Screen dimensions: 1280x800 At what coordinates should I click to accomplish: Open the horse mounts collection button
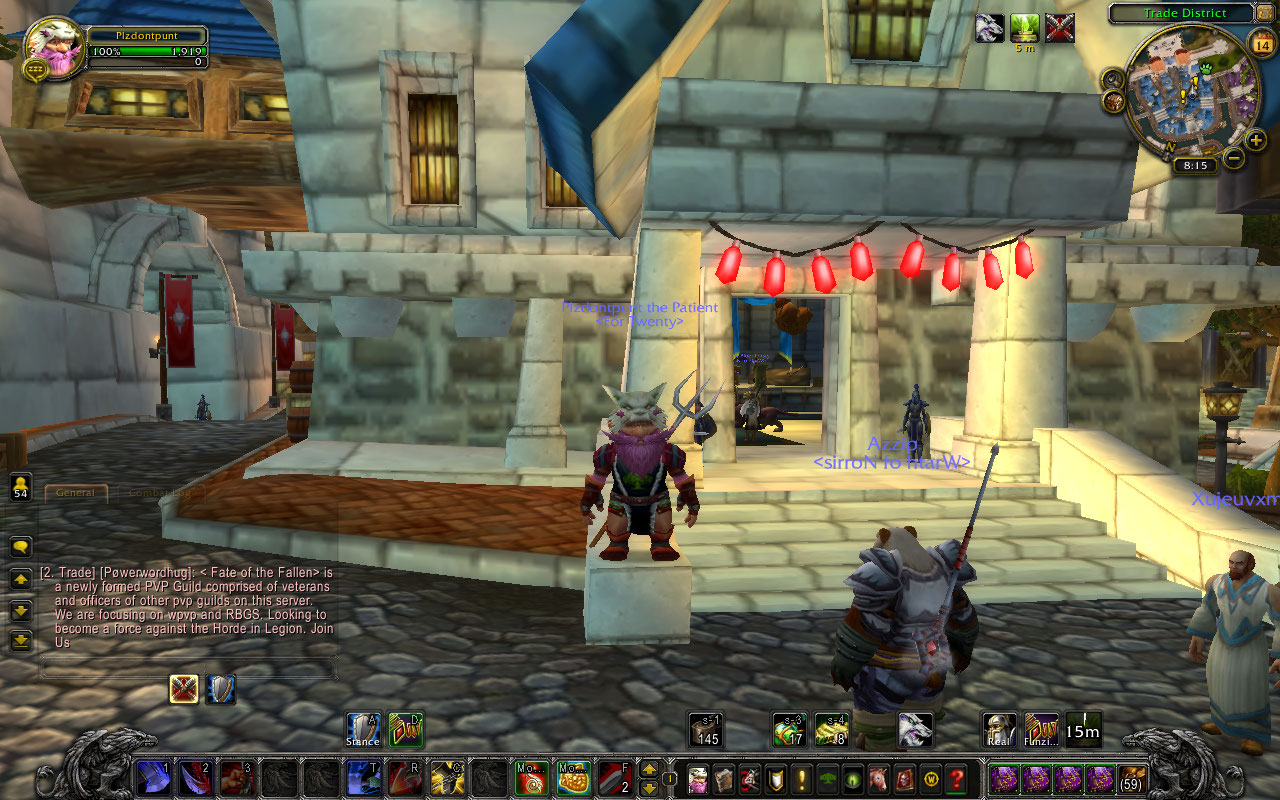pos(879,778)
